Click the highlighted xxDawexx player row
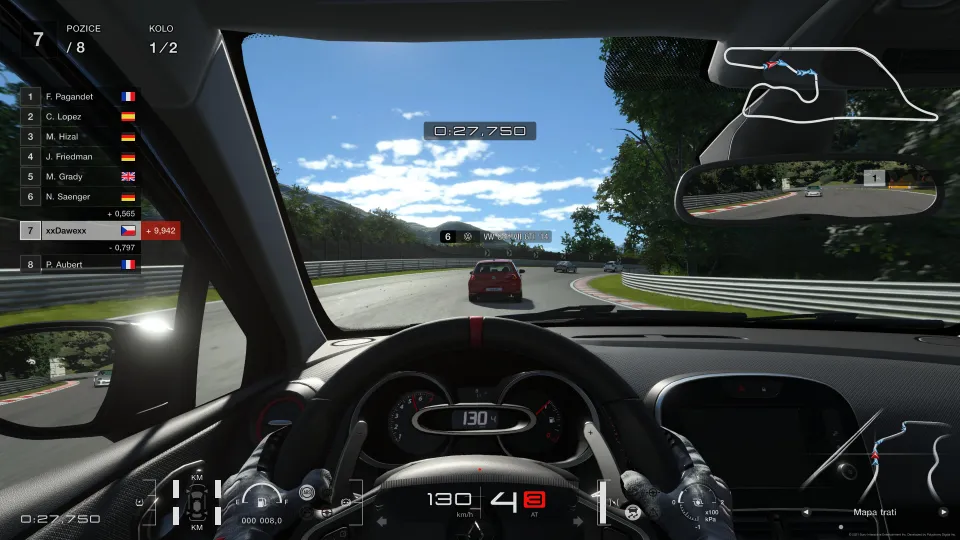Viewport: 960px width, 540px height. tap(80, 230)
